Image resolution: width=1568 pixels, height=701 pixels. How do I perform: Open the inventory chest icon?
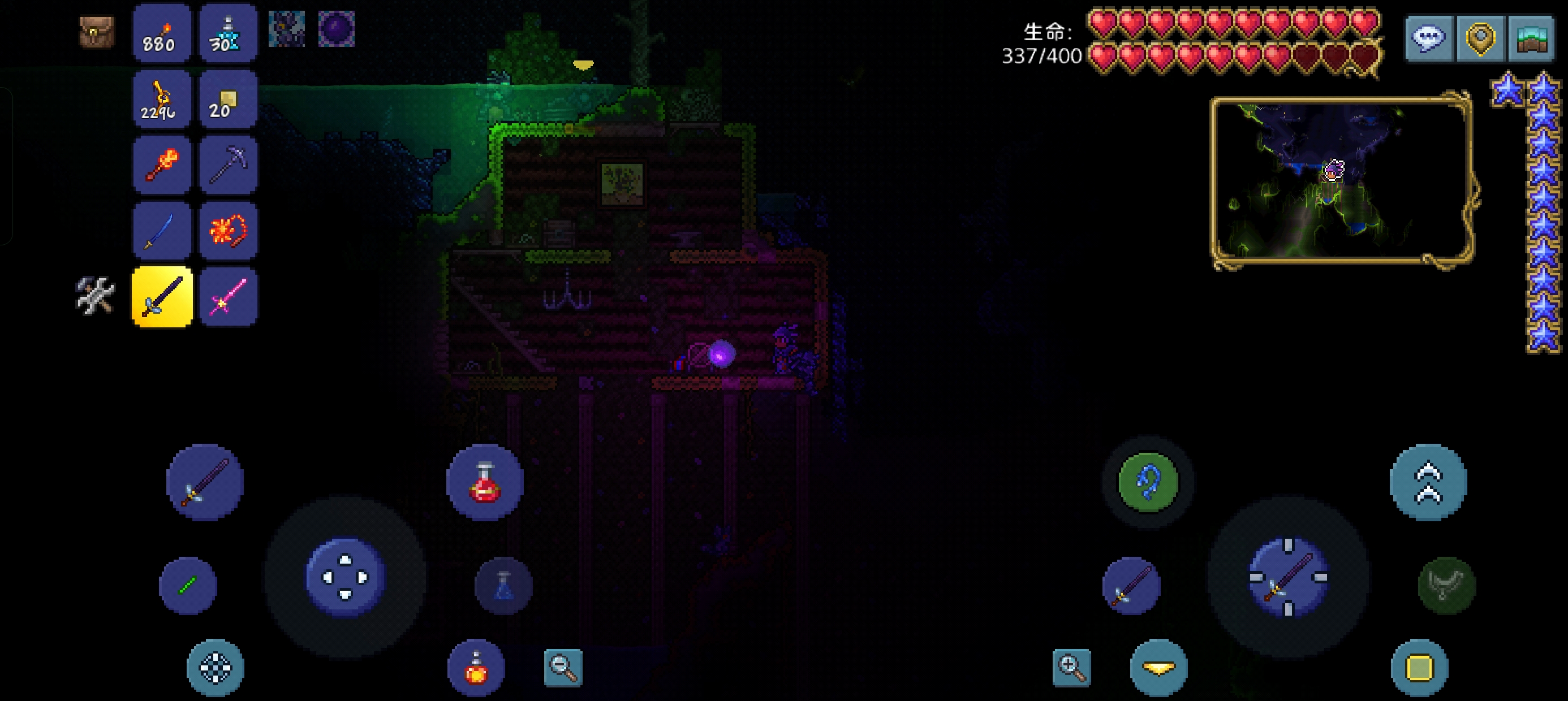click(x=97, y=32)
